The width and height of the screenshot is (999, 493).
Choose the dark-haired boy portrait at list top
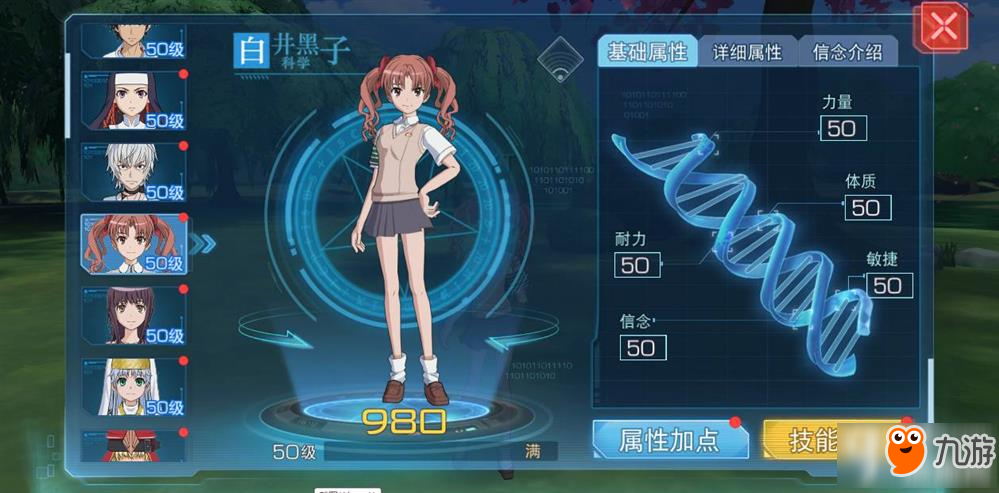point(134,40)
